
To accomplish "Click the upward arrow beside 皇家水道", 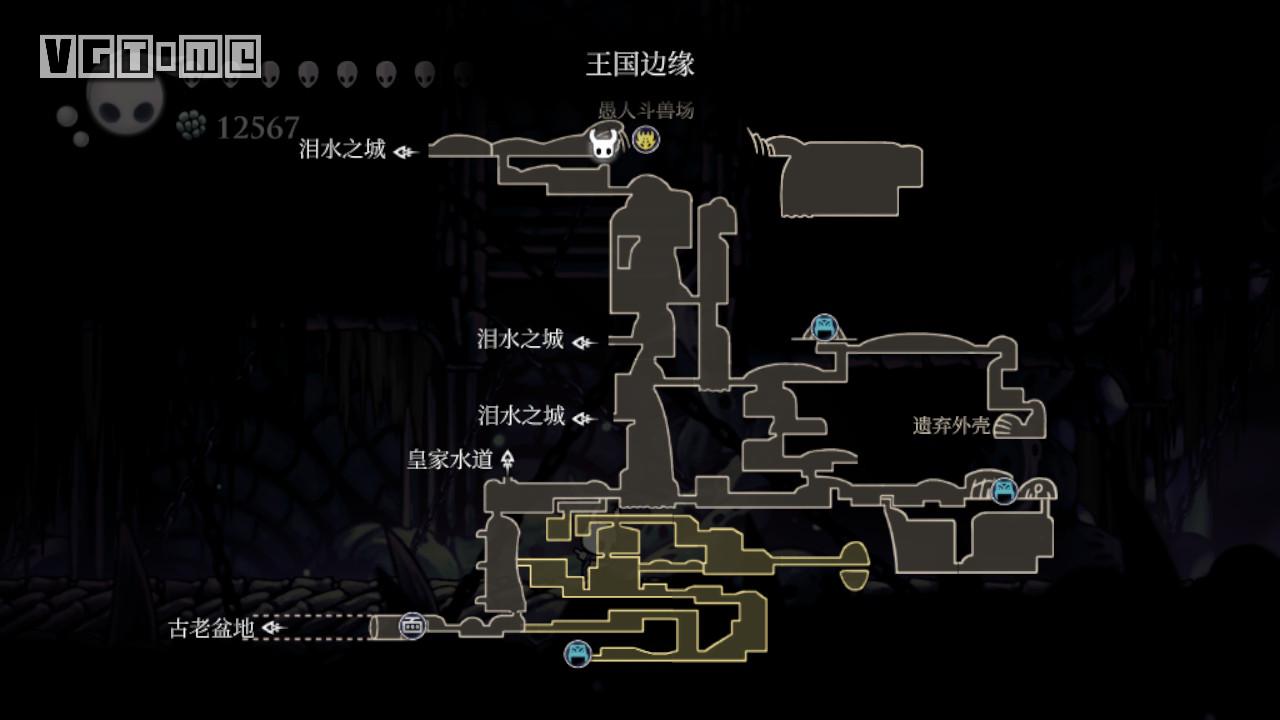I will pos(510,458).
